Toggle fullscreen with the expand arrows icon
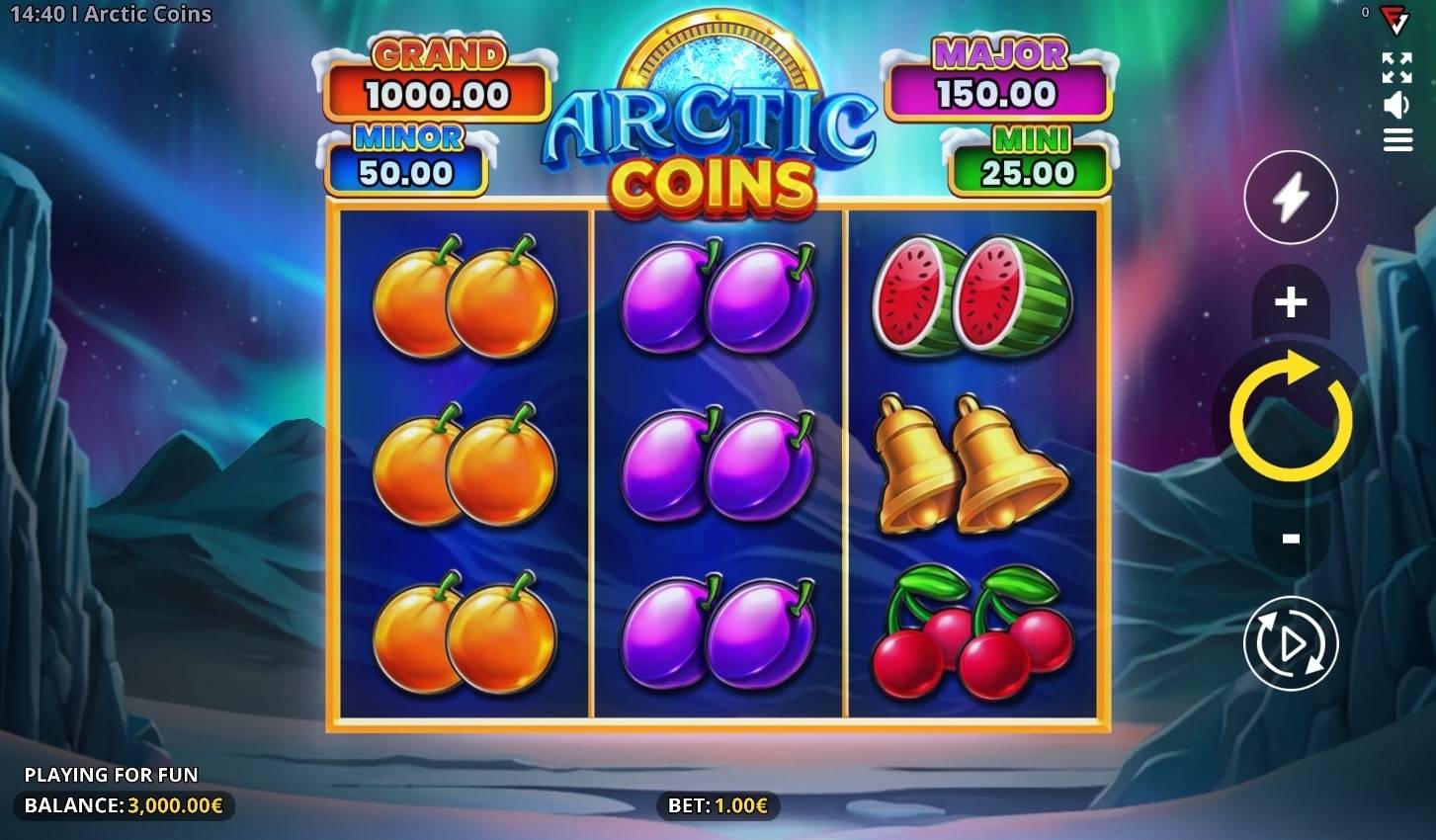Screen dimensions: 1436x840 [x=1397, y=68]
